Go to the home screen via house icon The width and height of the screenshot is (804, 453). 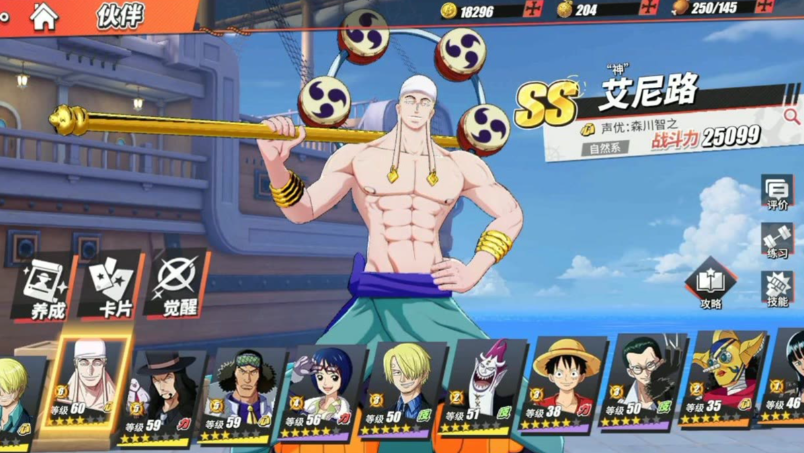(x=44, y=16)
